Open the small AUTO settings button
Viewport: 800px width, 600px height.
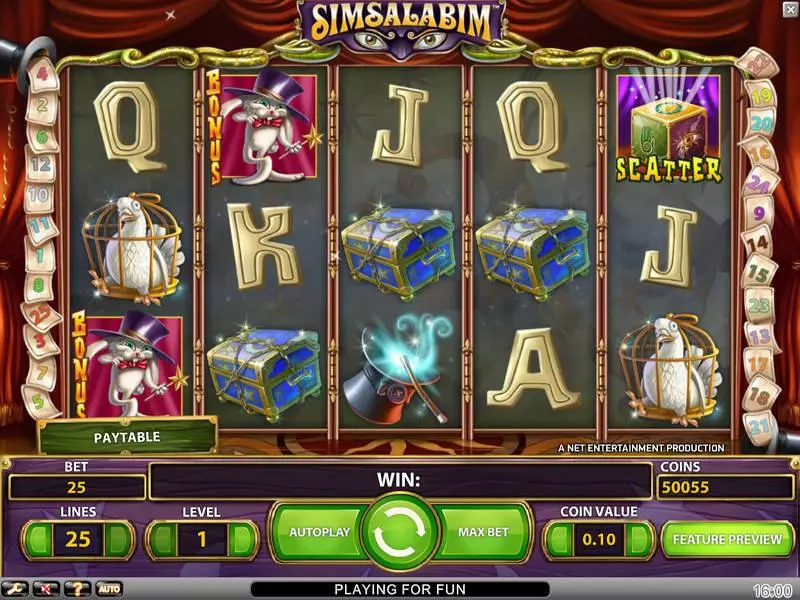[108, 589]
